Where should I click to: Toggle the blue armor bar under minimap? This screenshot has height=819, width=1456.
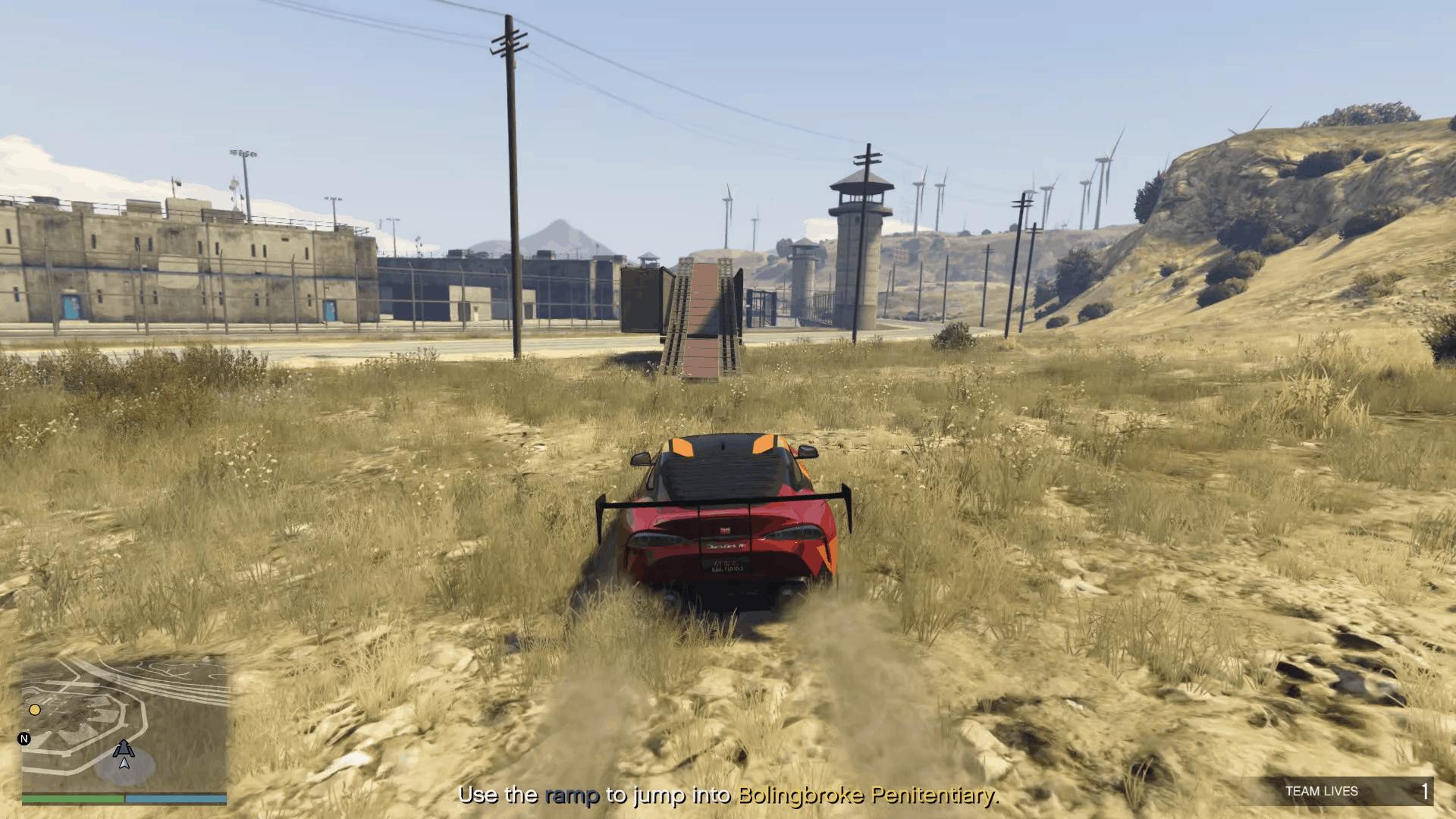(x=174, y=799)
